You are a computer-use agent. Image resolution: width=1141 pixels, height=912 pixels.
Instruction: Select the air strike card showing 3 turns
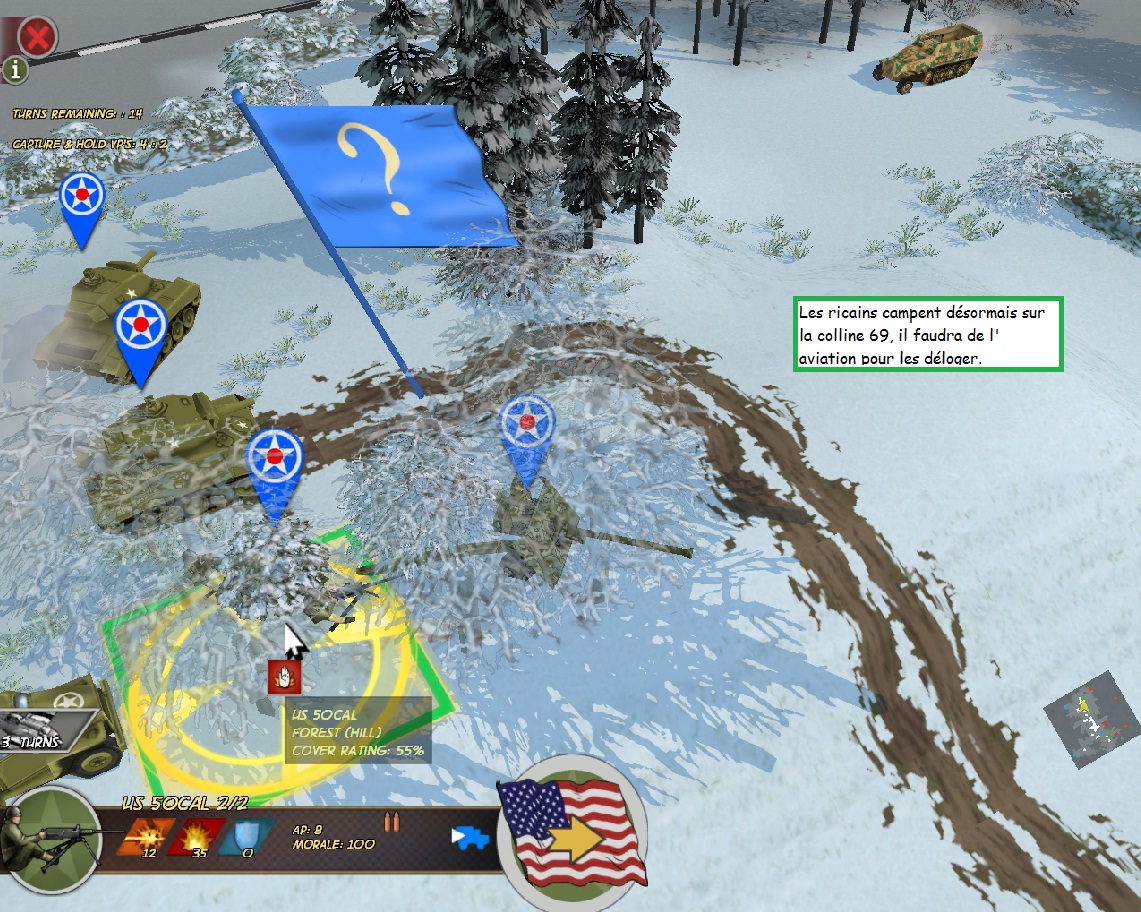tap(45, 729)
